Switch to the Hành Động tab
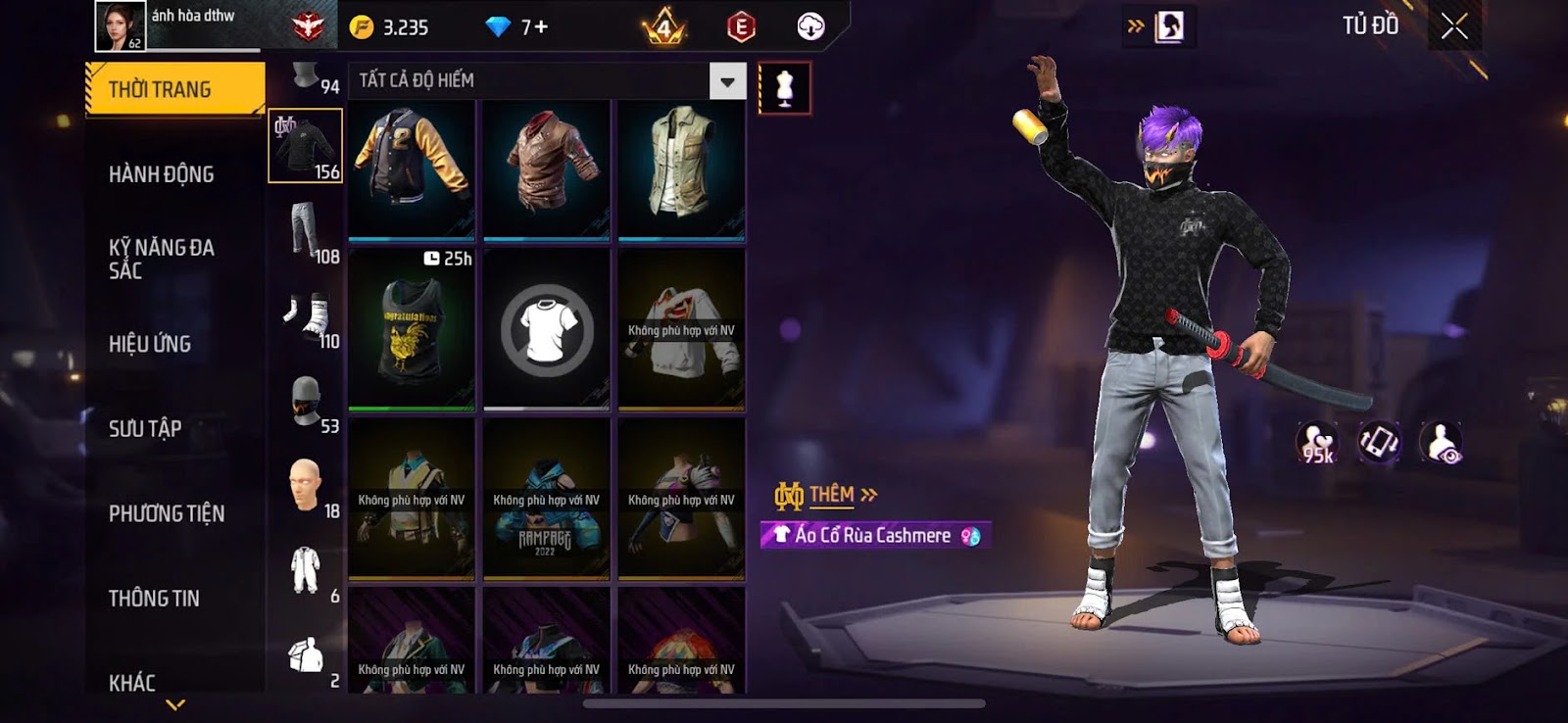Screen dimensions: 1568x723 (x=162, y=174)
